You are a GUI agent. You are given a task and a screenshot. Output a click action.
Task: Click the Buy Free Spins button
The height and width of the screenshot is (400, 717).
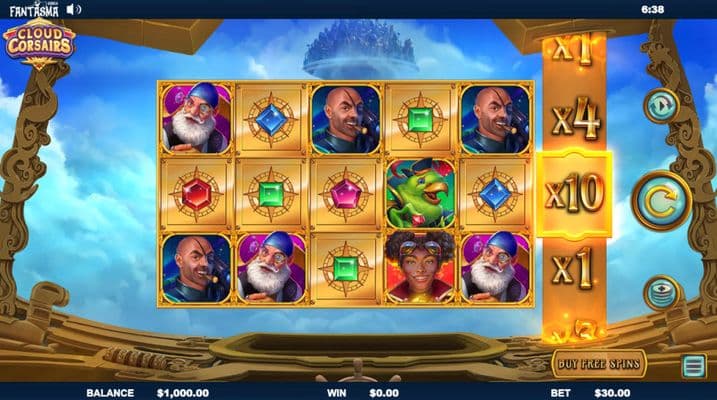click(598, 362)
